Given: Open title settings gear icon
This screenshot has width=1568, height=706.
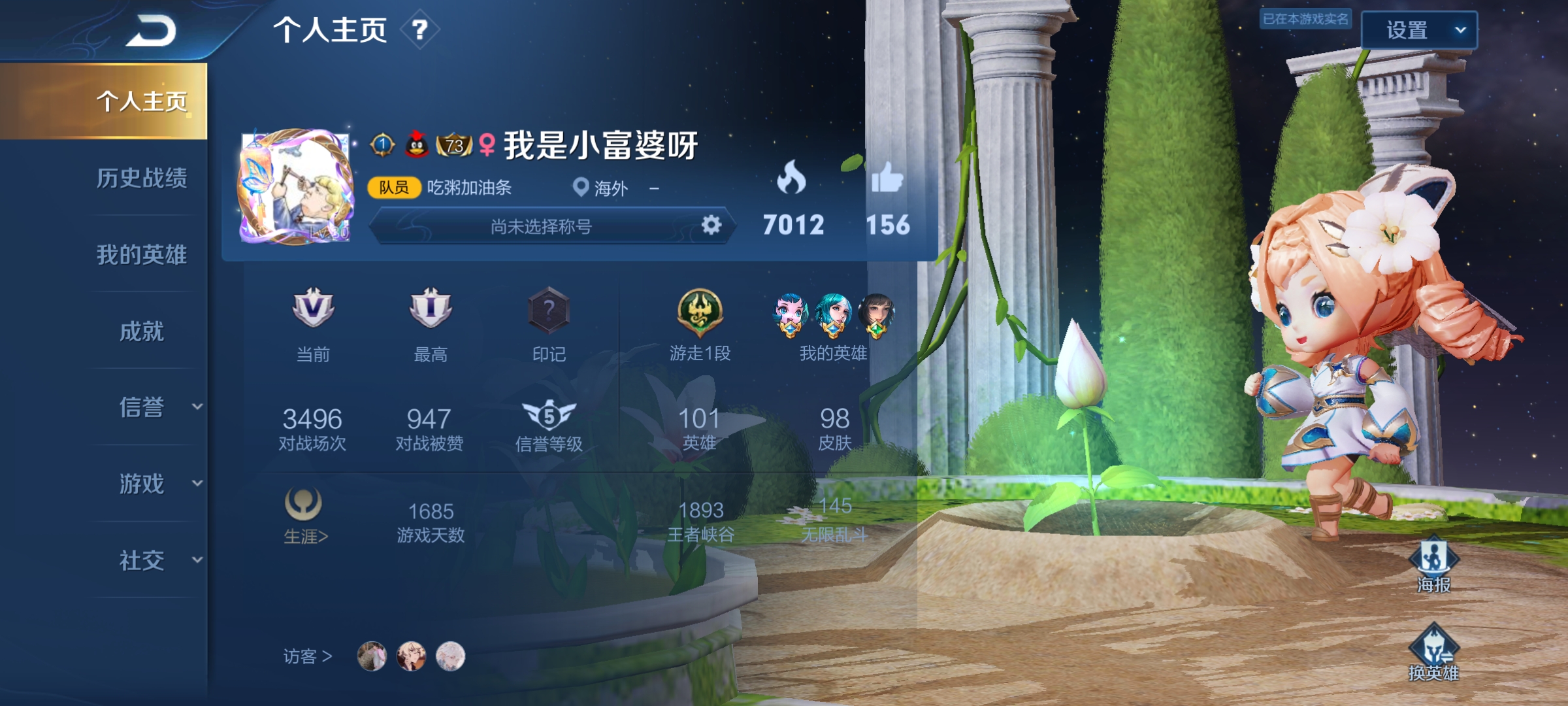Looking at the screenshot, I should pyautogui.click(x=711, y=226).
